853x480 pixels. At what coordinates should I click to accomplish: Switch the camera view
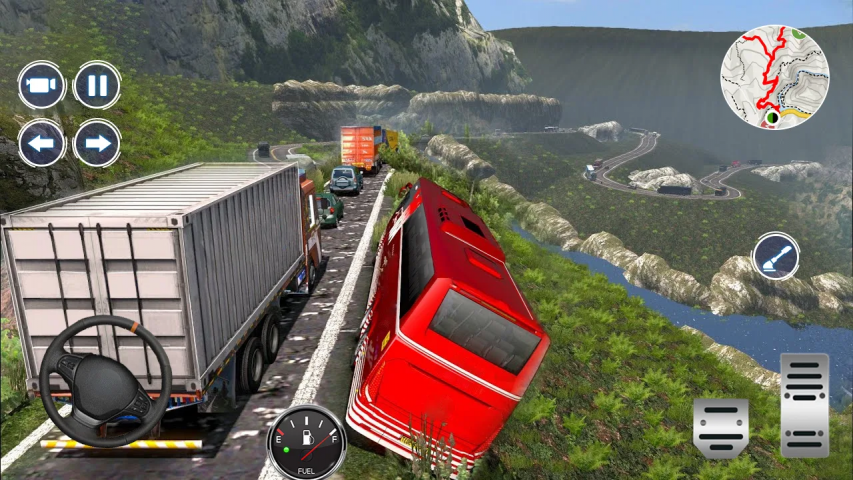coord(41,85)
